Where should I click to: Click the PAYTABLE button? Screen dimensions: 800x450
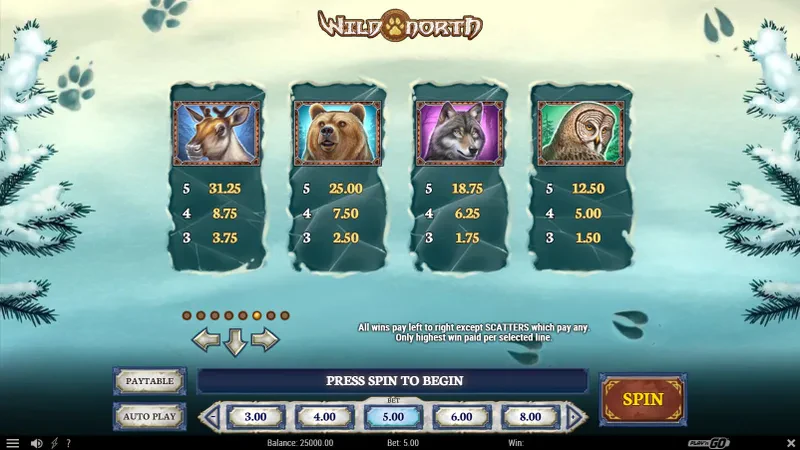[x=149, y=381]
